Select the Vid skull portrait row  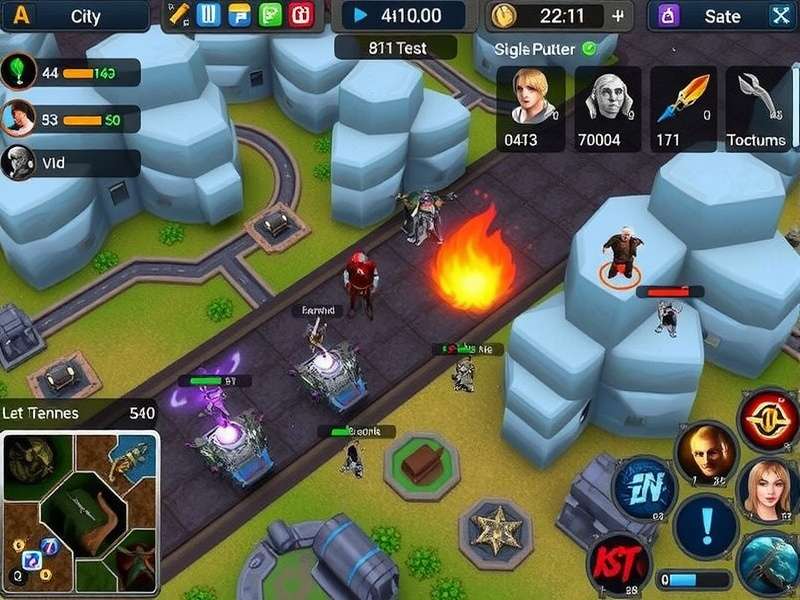[x=70, y=163]
